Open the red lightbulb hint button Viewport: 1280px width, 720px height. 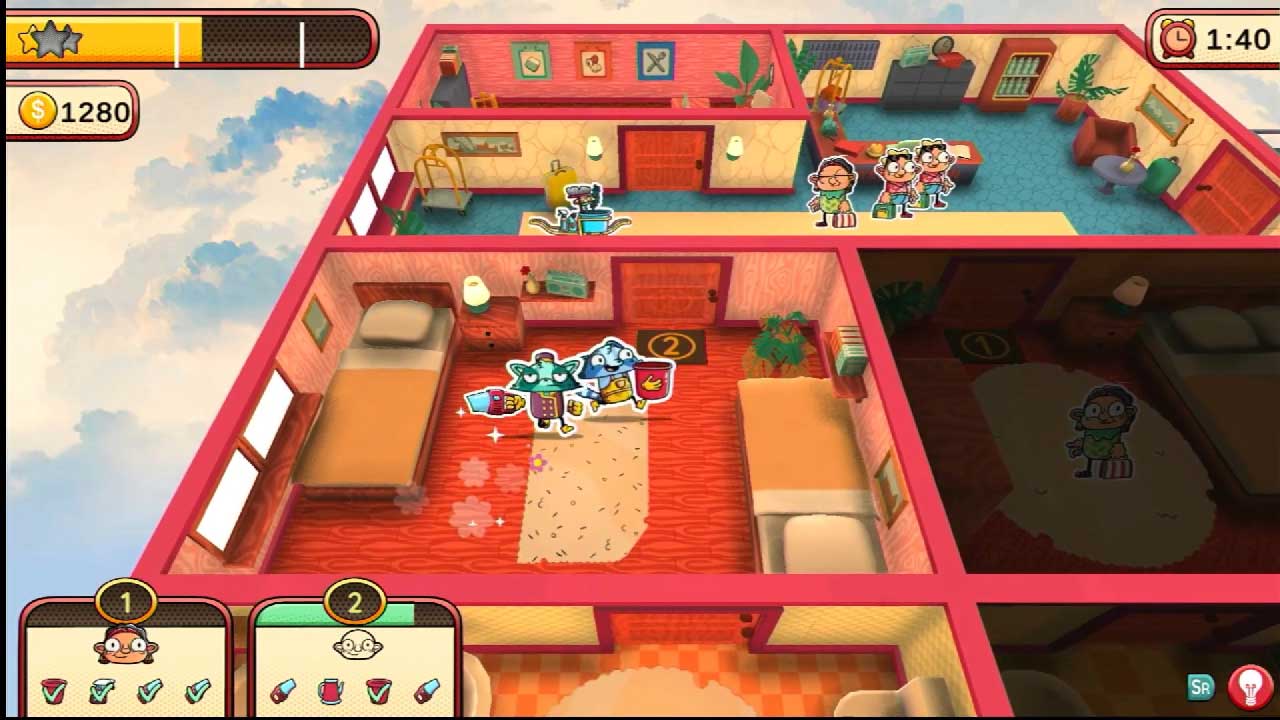click(x=1249, y=686)
